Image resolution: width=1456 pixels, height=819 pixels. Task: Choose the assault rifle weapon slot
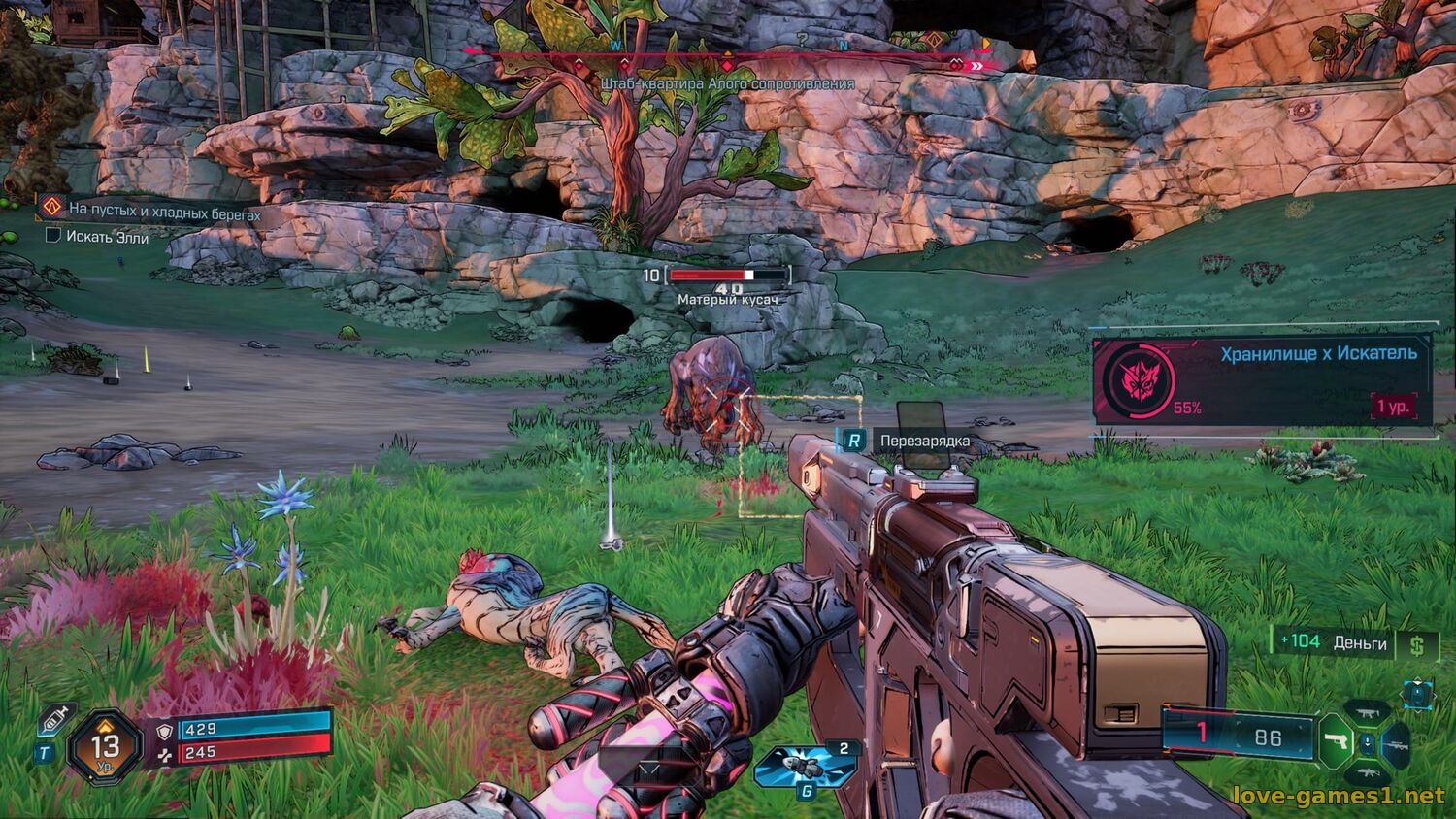pyautogui.click(x=1366, y=774)
